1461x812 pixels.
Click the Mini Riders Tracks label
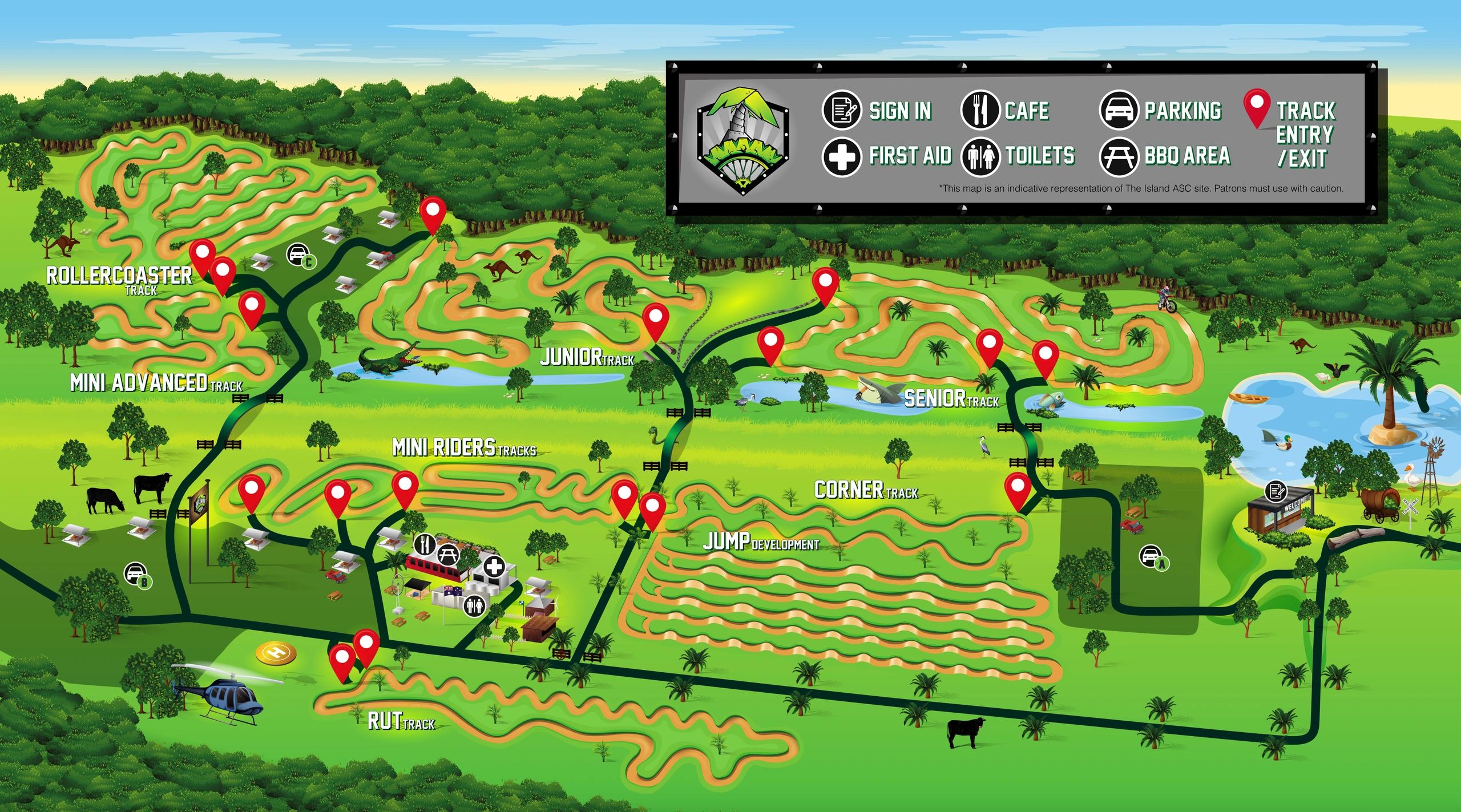(464, 448)
